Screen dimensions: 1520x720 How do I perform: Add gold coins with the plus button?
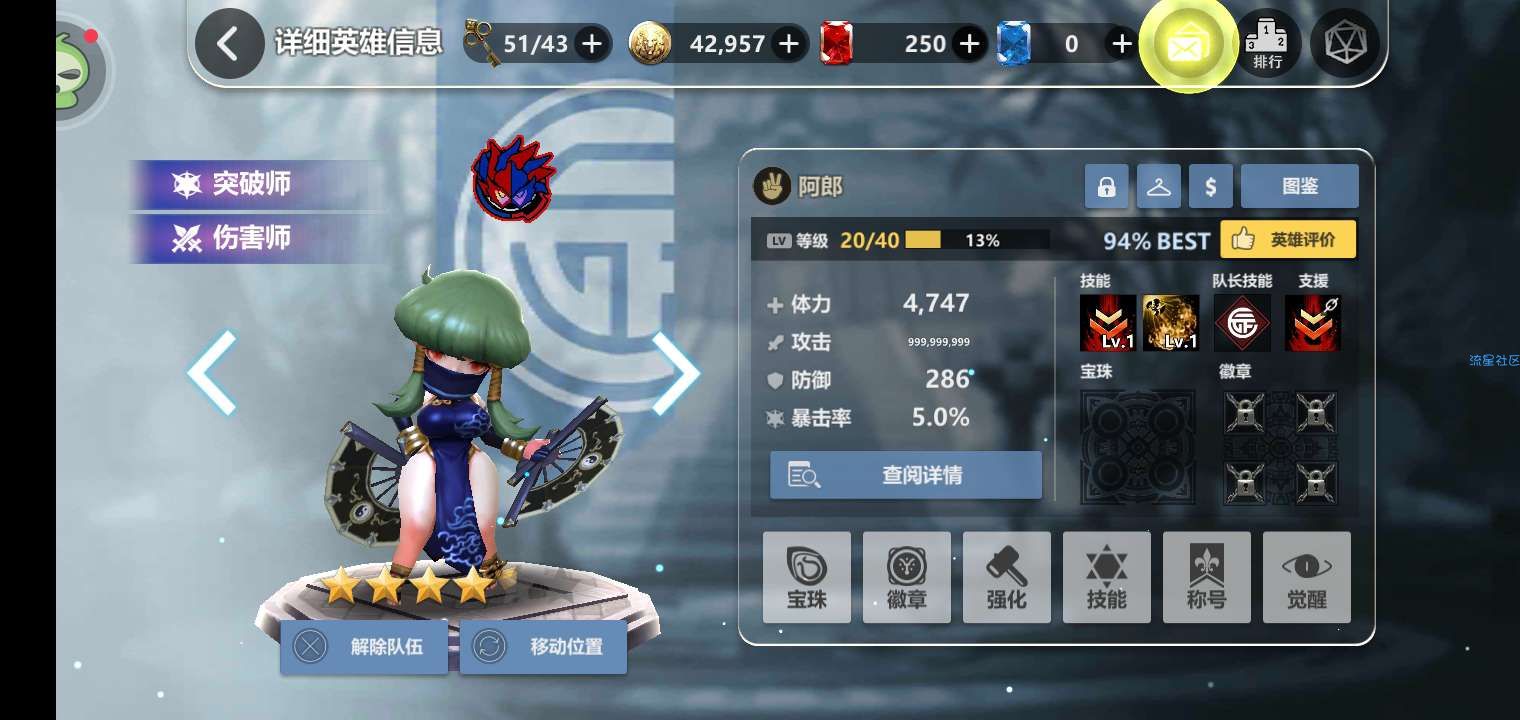coord(789,44)
